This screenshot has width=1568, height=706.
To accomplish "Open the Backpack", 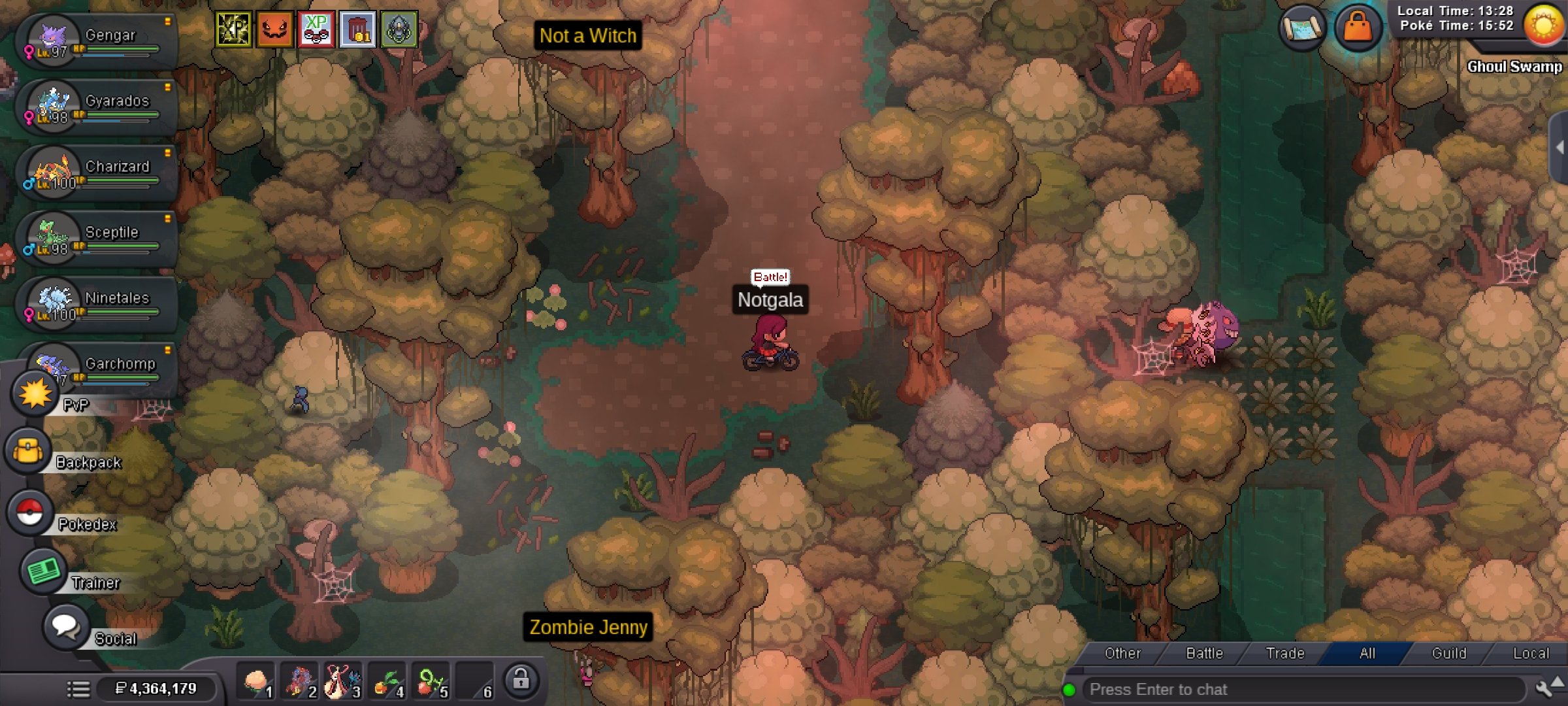I will pos(29,451).
